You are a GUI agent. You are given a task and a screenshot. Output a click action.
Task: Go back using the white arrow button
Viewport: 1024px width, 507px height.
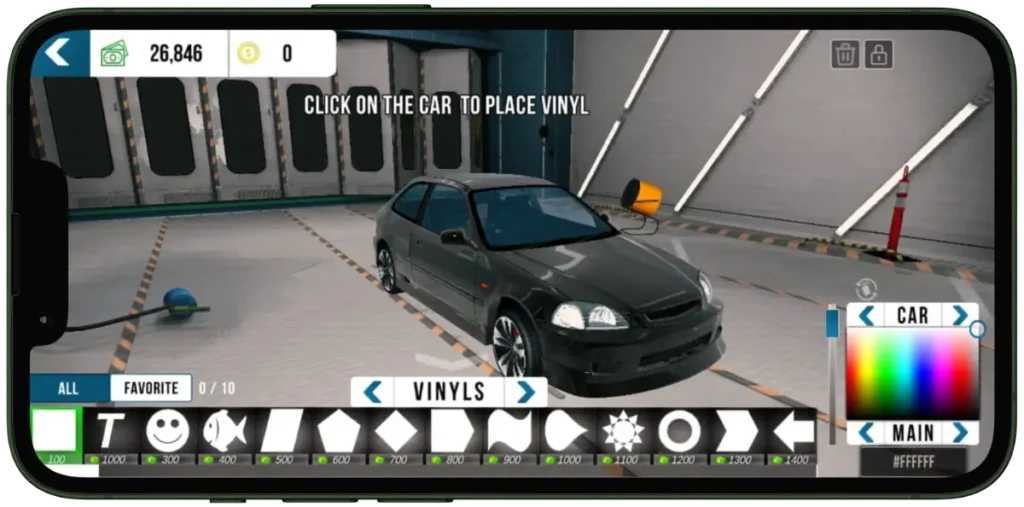[58, 52]
